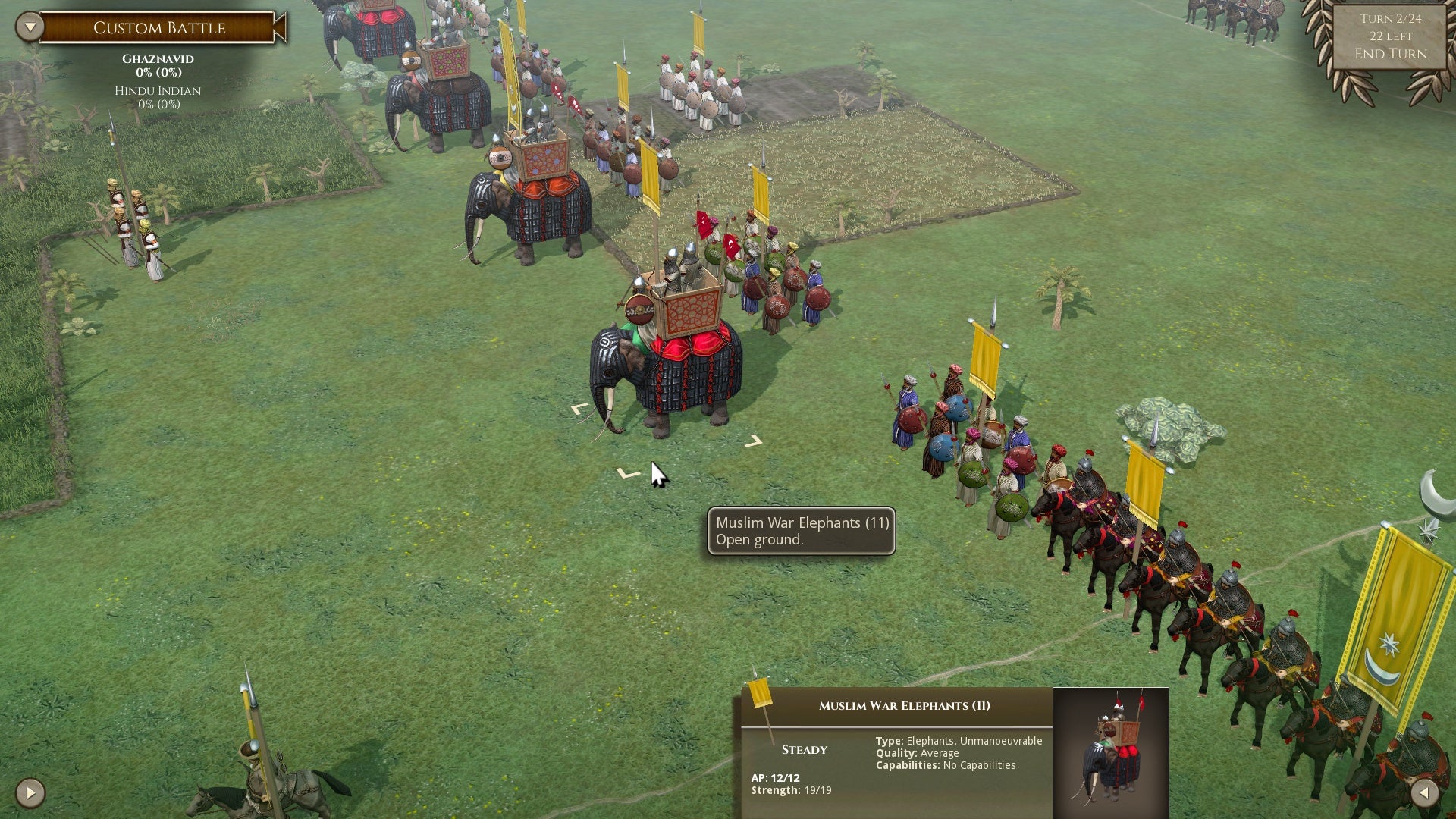Open the bottom-left round play arrow panel
Viewport: 1456px width, 819px height.
30,793
